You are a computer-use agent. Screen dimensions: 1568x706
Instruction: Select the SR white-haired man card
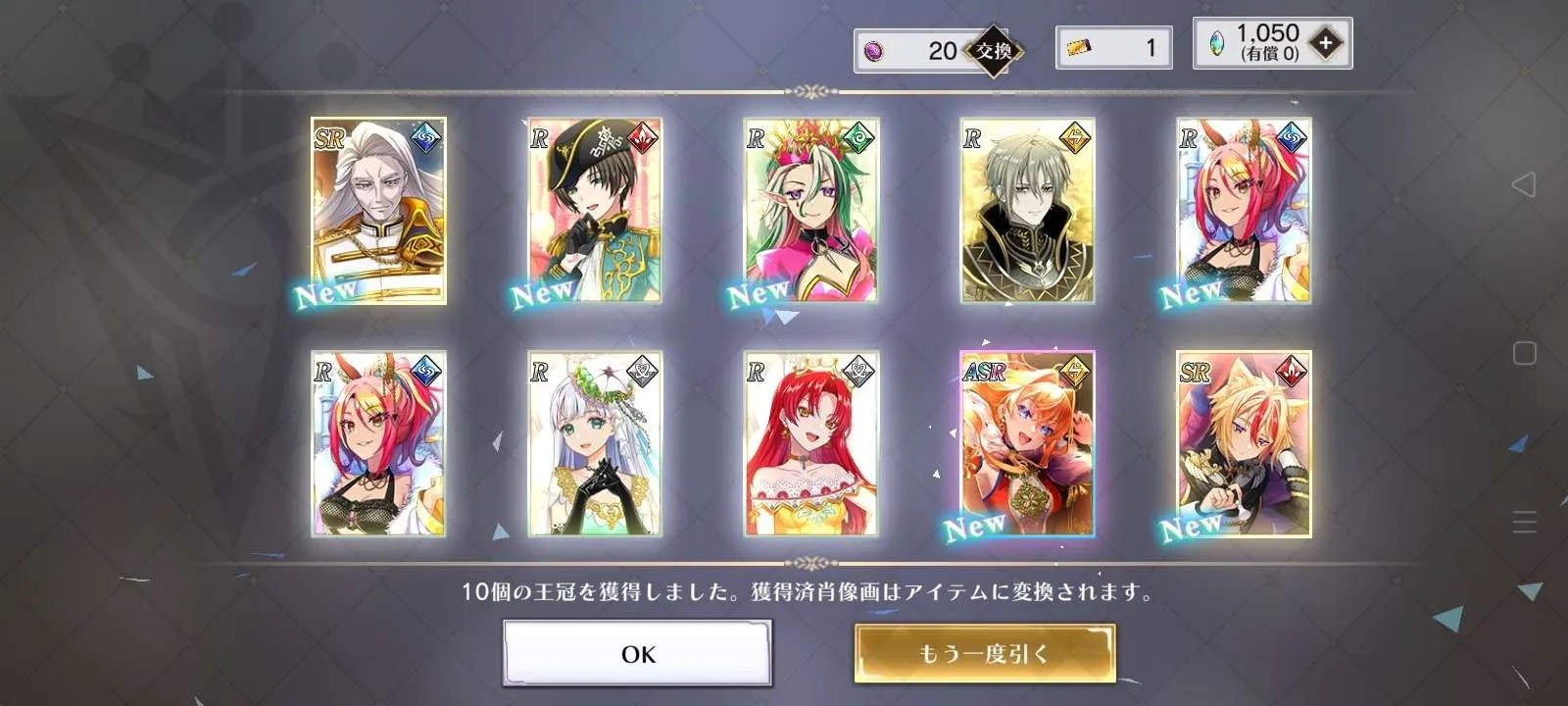point(378,210)
